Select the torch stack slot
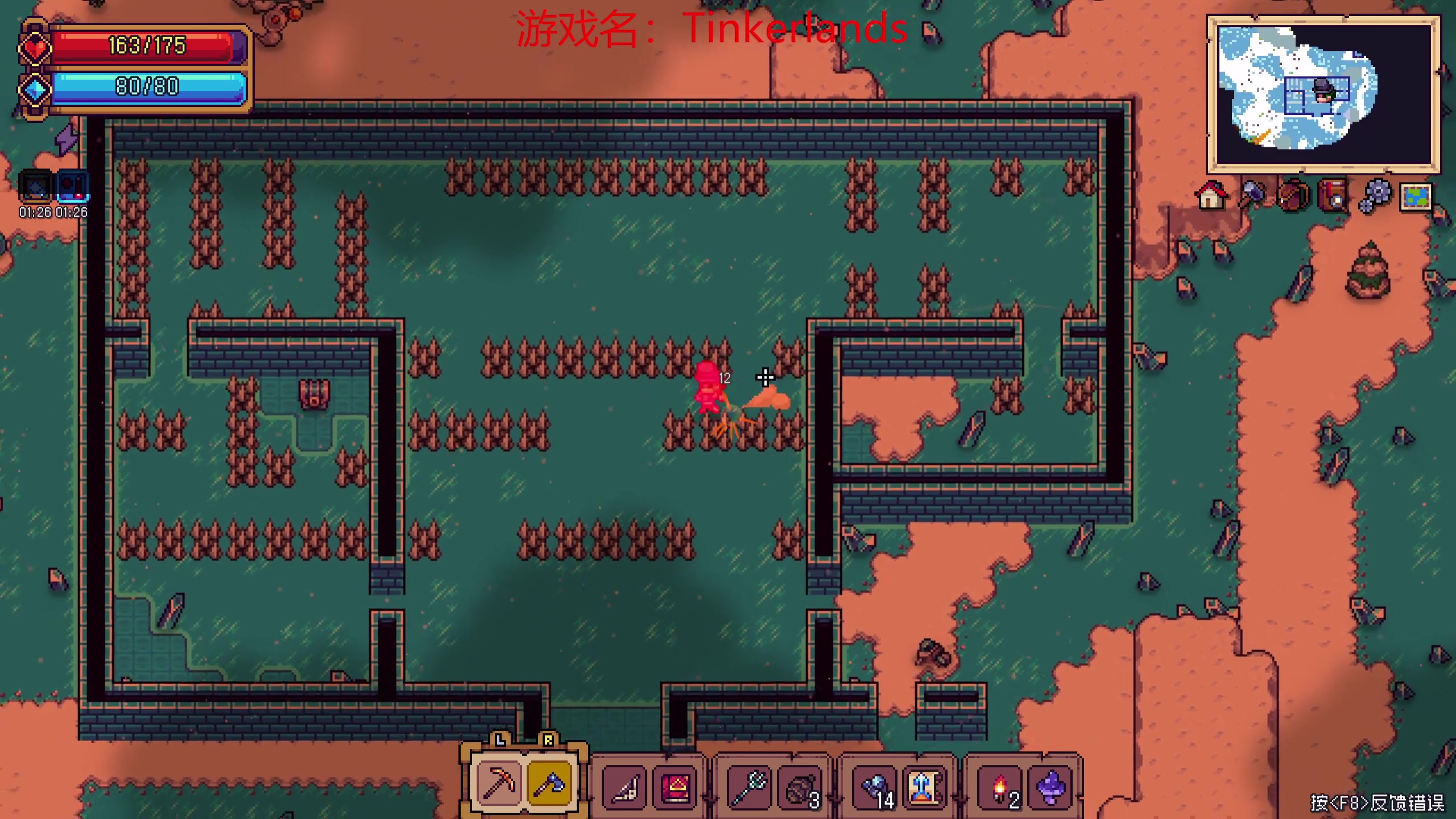 coord(999,788)
